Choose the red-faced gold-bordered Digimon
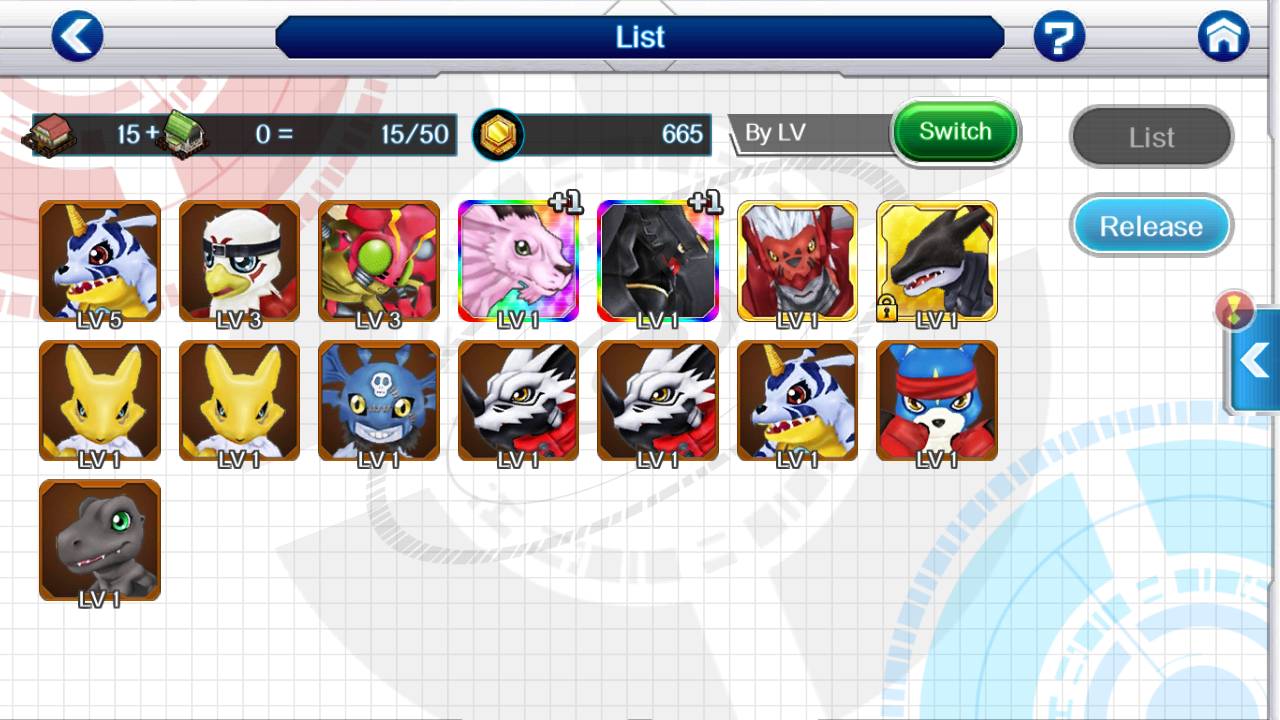 coord(797,261)
